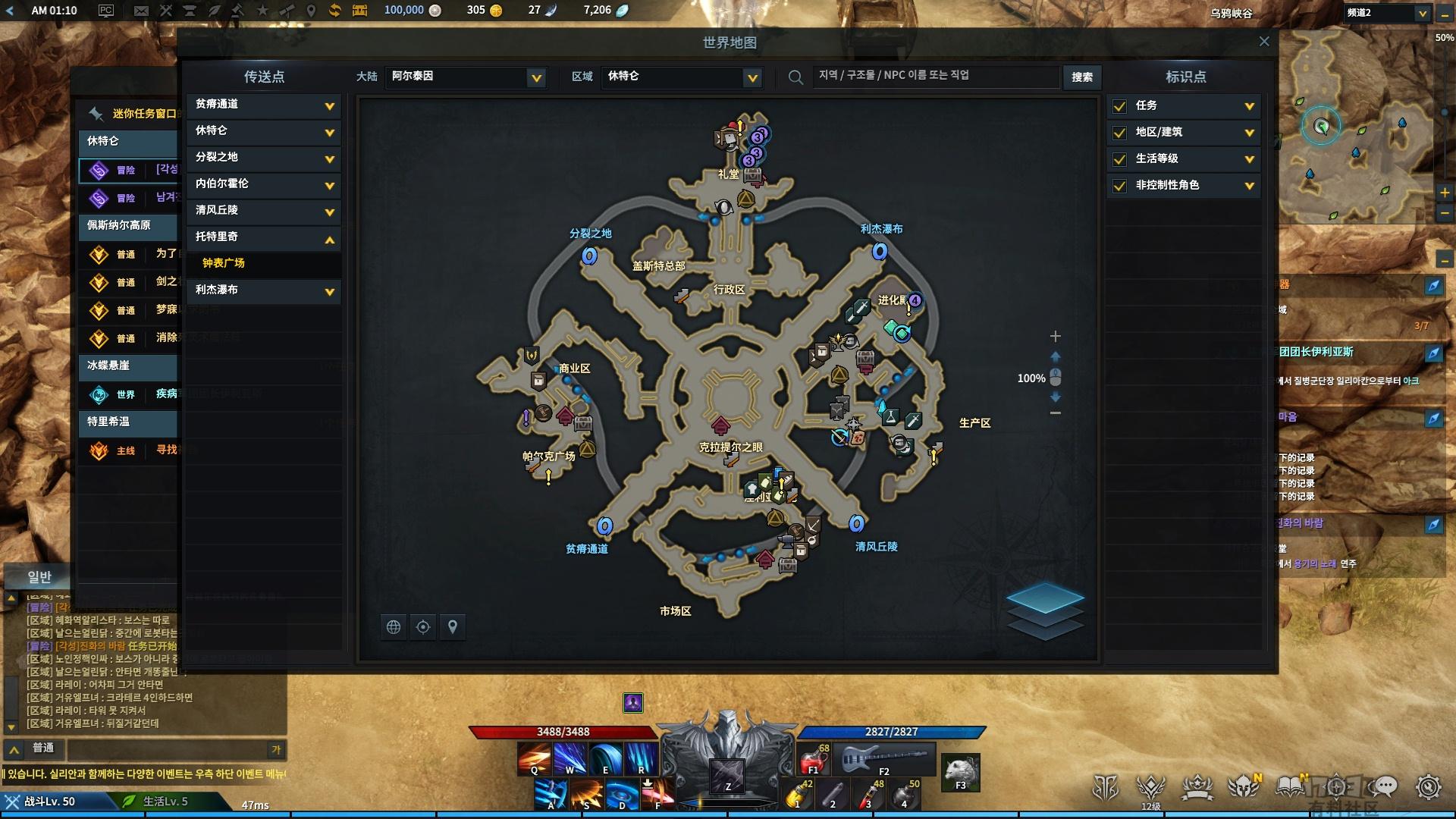The height and width of the screenshot is (819, 1456).
Task: Close the world map window
Action: coord(1263,42)
